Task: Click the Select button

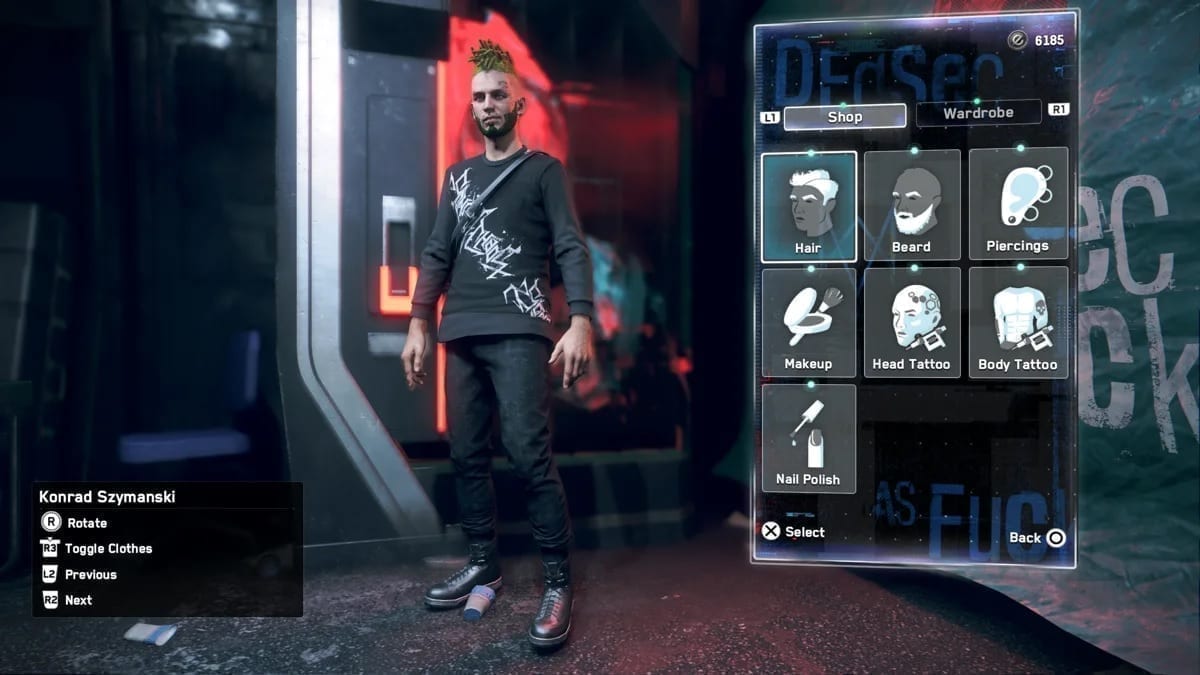Action: pyautogui.click(x=794, y=532)
